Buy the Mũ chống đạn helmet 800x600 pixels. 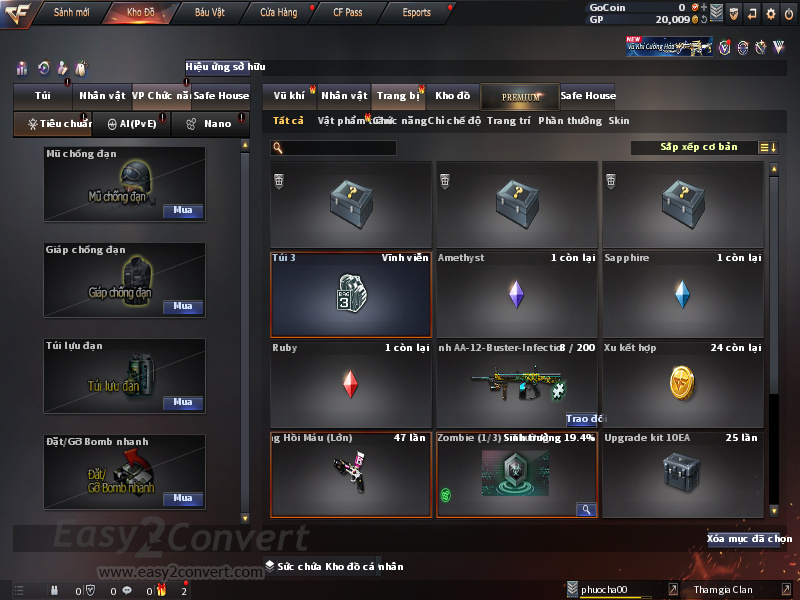pyautogui.click(x=182, y=211)
